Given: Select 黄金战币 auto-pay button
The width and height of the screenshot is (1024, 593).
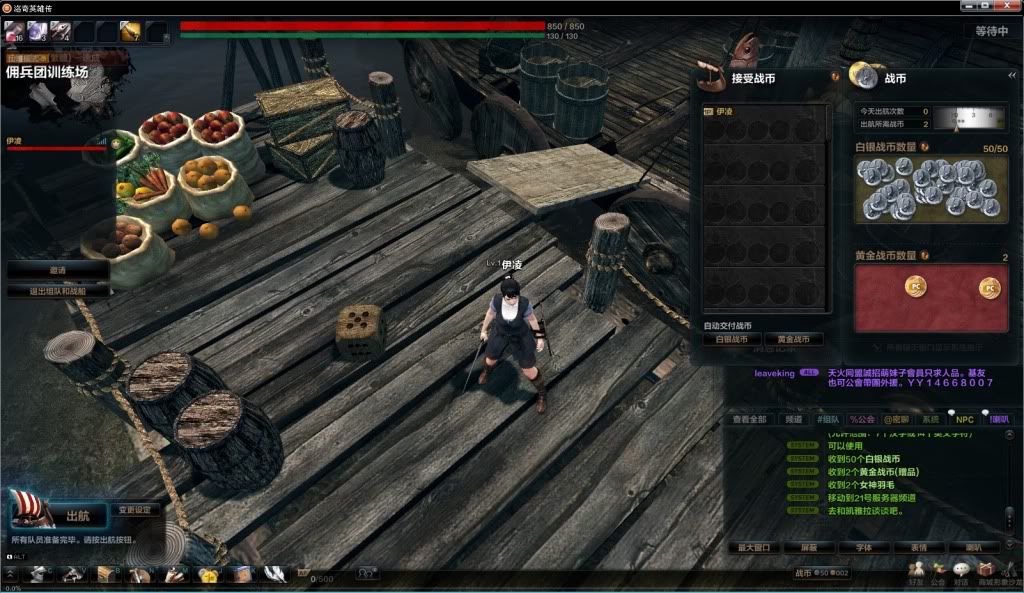Looking at the screenshot, I should click(794, 340).
